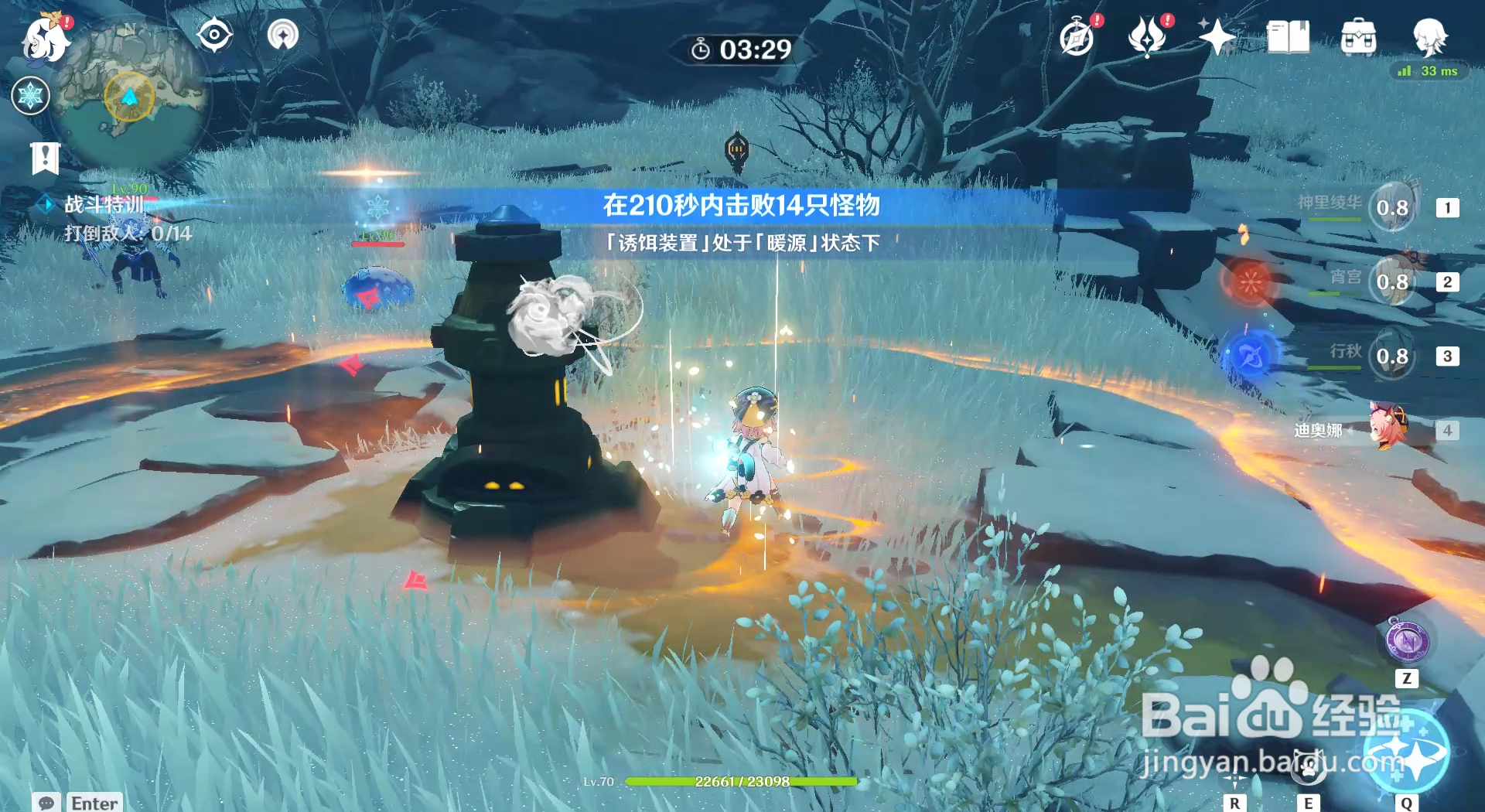
Task: Open the Wish menu star icon
Action: pos(1218,35)
